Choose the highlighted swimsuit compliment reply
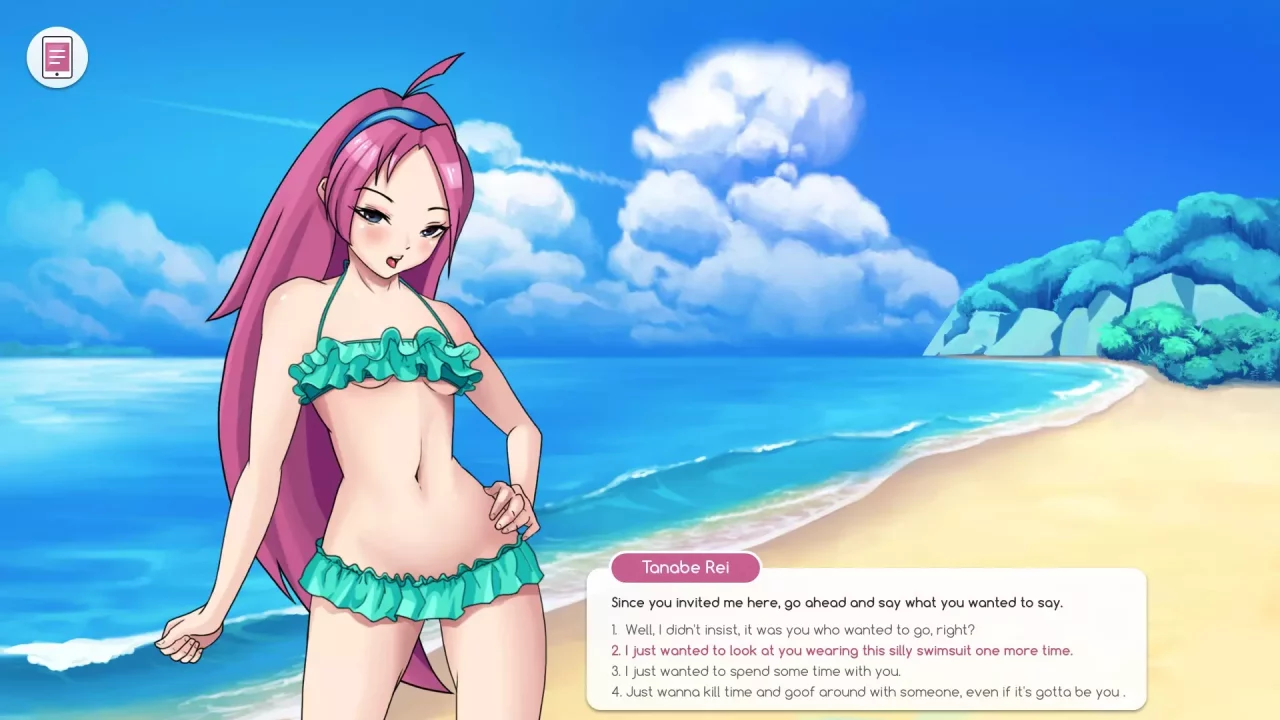Image resolution: width=1280 pixels, height=720 pixels. coord(840,650)
